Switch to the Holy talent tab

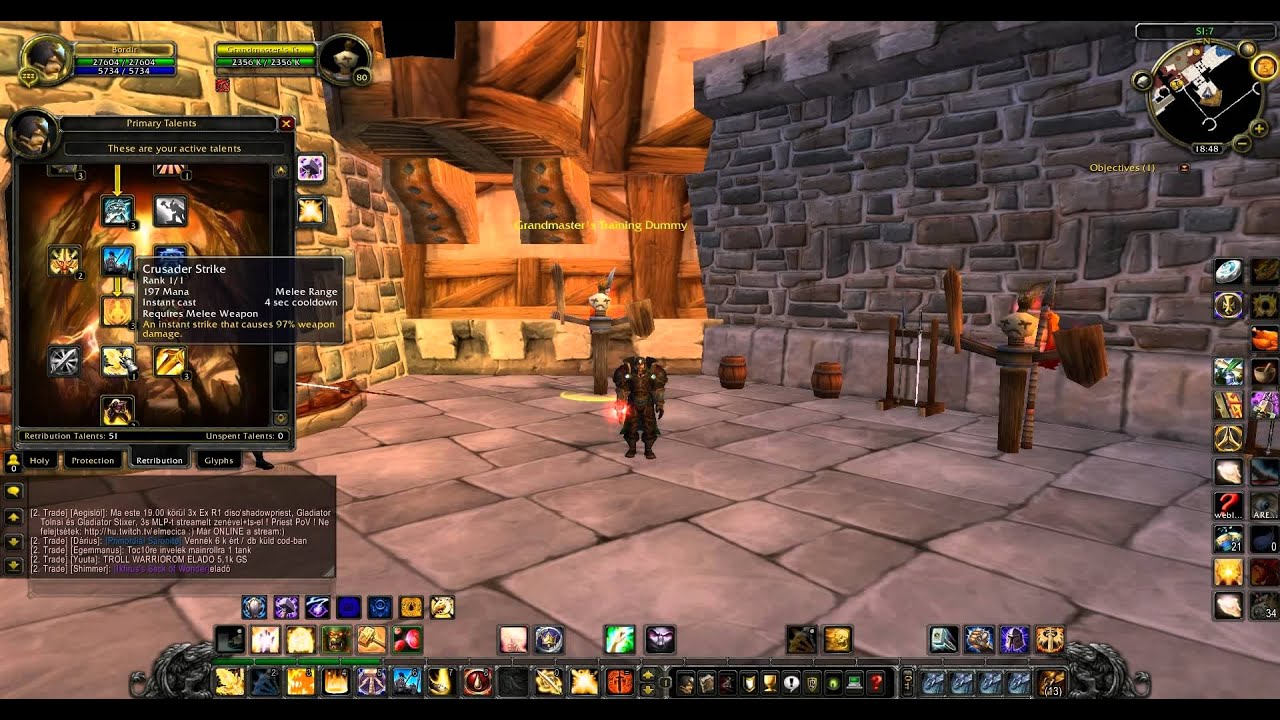click(39, 460)
